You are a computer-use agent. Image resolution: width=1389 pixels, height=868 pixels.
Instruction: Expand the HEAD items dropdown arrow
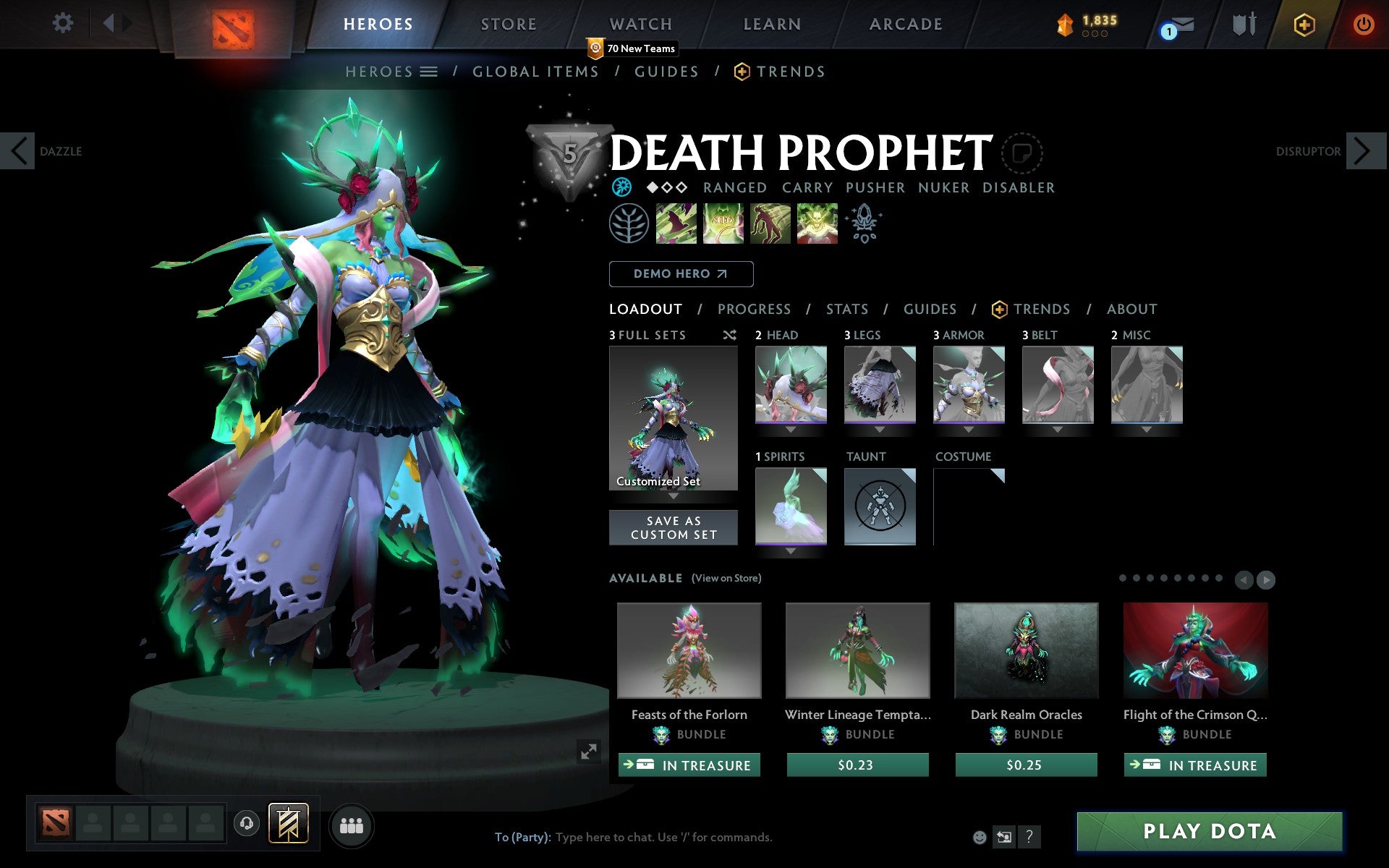click(x=791, y=428)
